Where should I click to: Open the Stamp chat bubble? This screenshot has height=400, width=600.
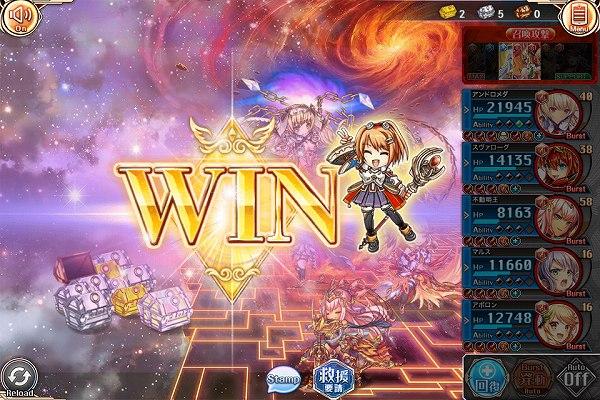pyautogui.click(x=283, y=379)
